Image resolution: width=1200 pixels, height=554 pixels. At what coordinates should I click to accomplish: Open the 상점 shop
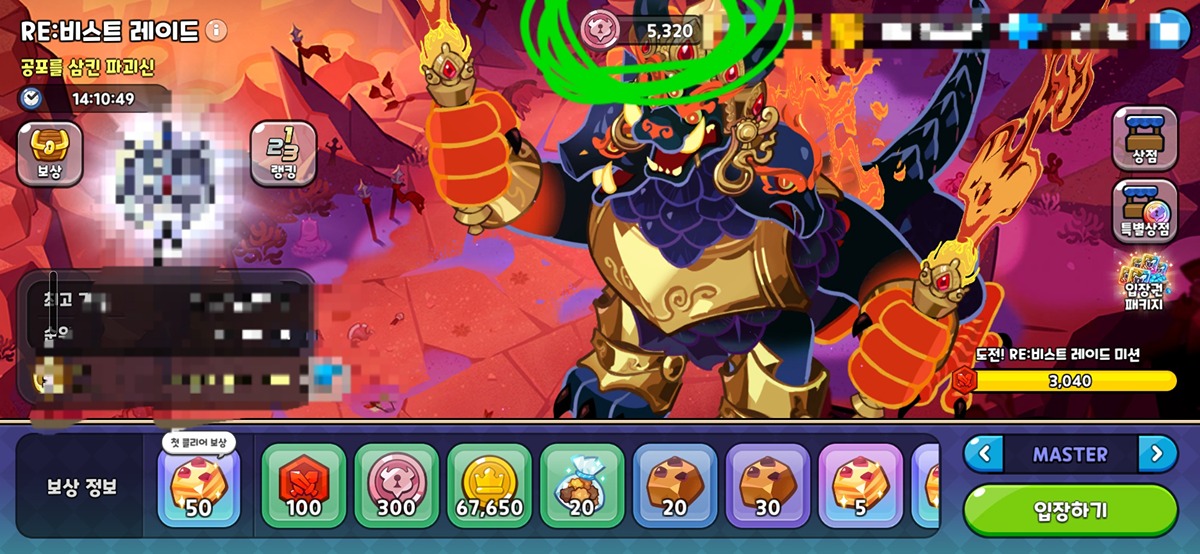(1144, 139)
